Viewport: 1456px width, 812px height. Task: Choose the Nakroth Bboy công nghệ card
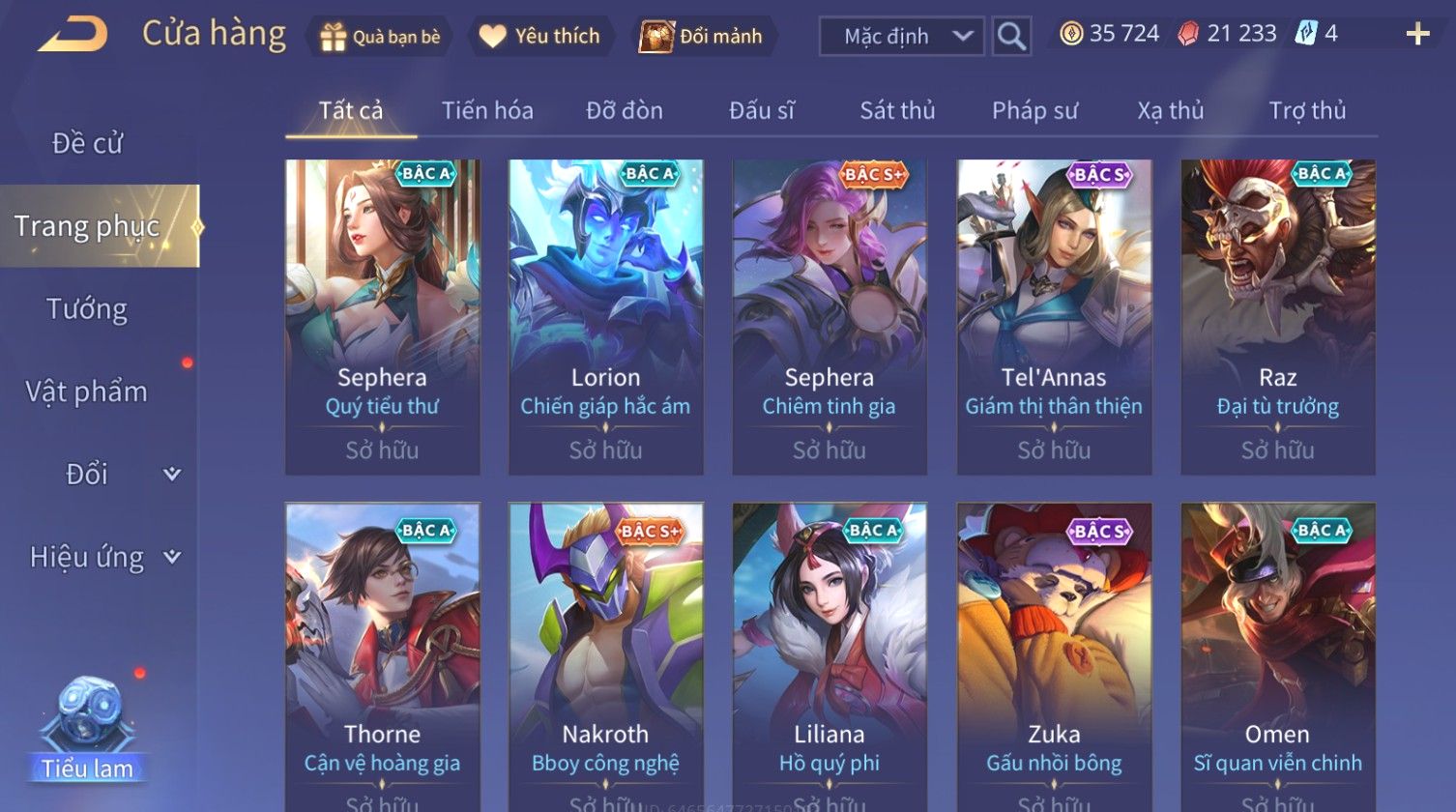coord(606,657)
